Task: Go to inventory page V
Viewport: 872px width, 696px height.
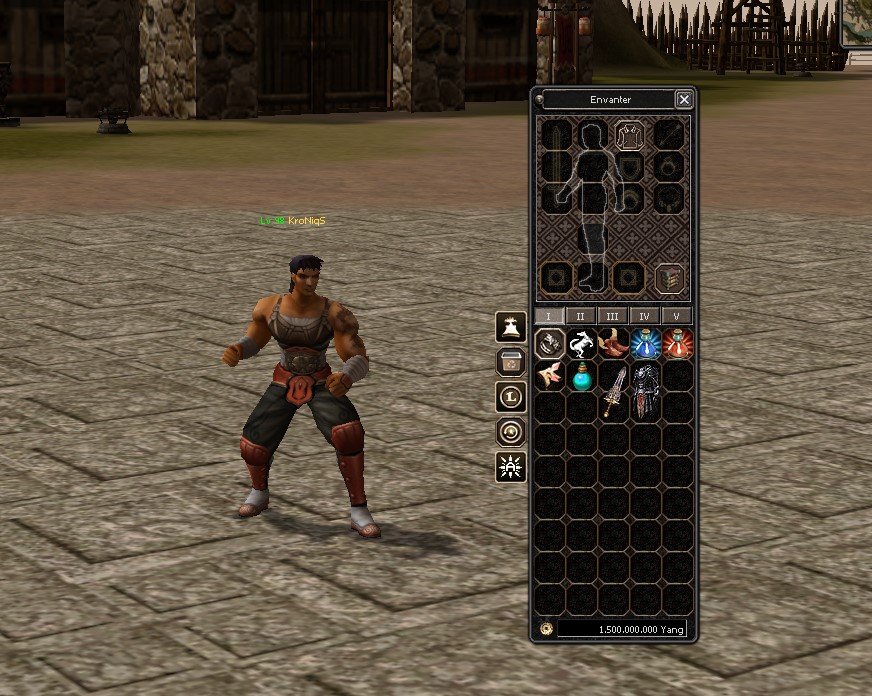Action: click(x=676, y=316)
